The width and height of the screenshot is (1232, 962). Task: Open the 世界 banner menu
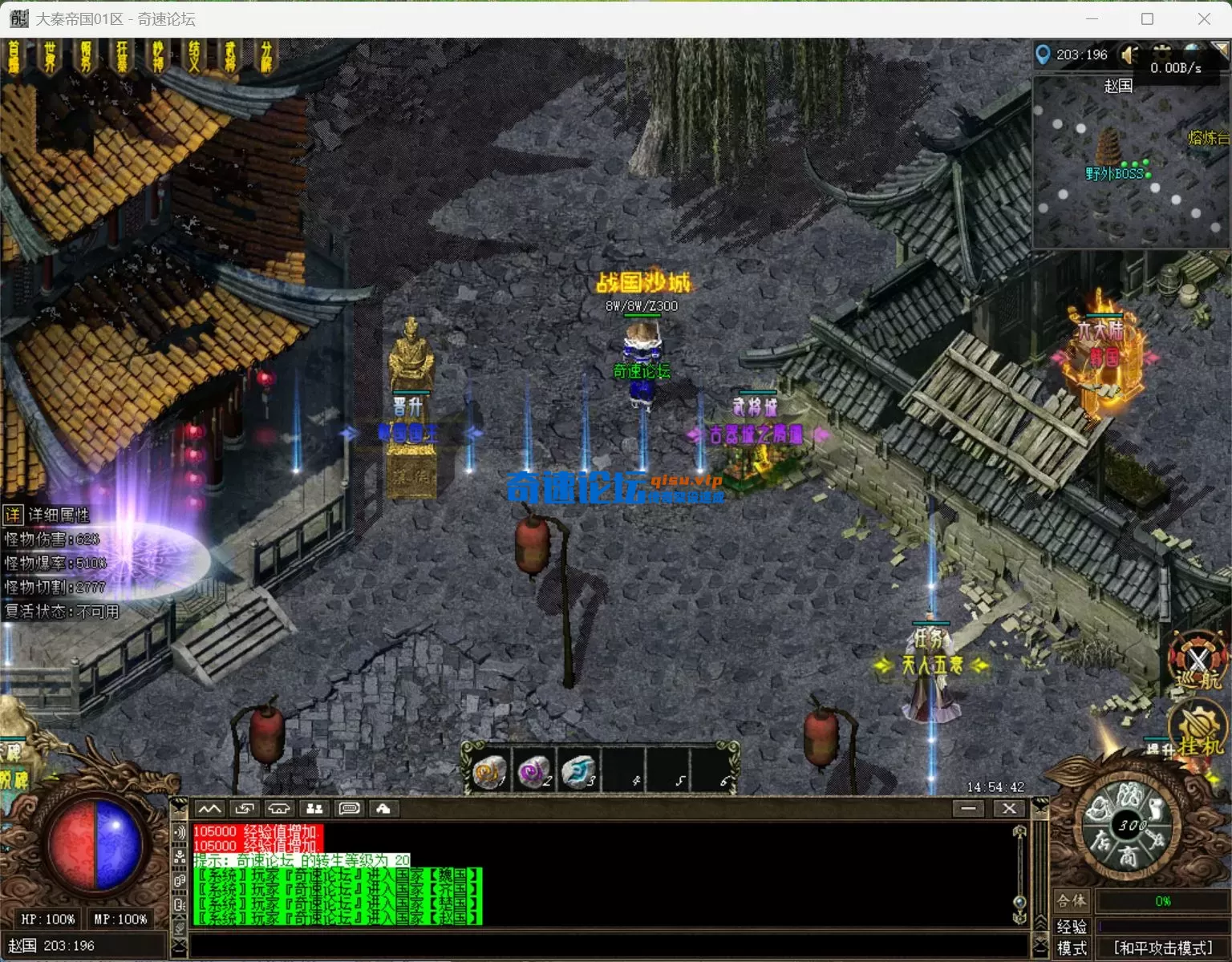click(x=51, y=58)
